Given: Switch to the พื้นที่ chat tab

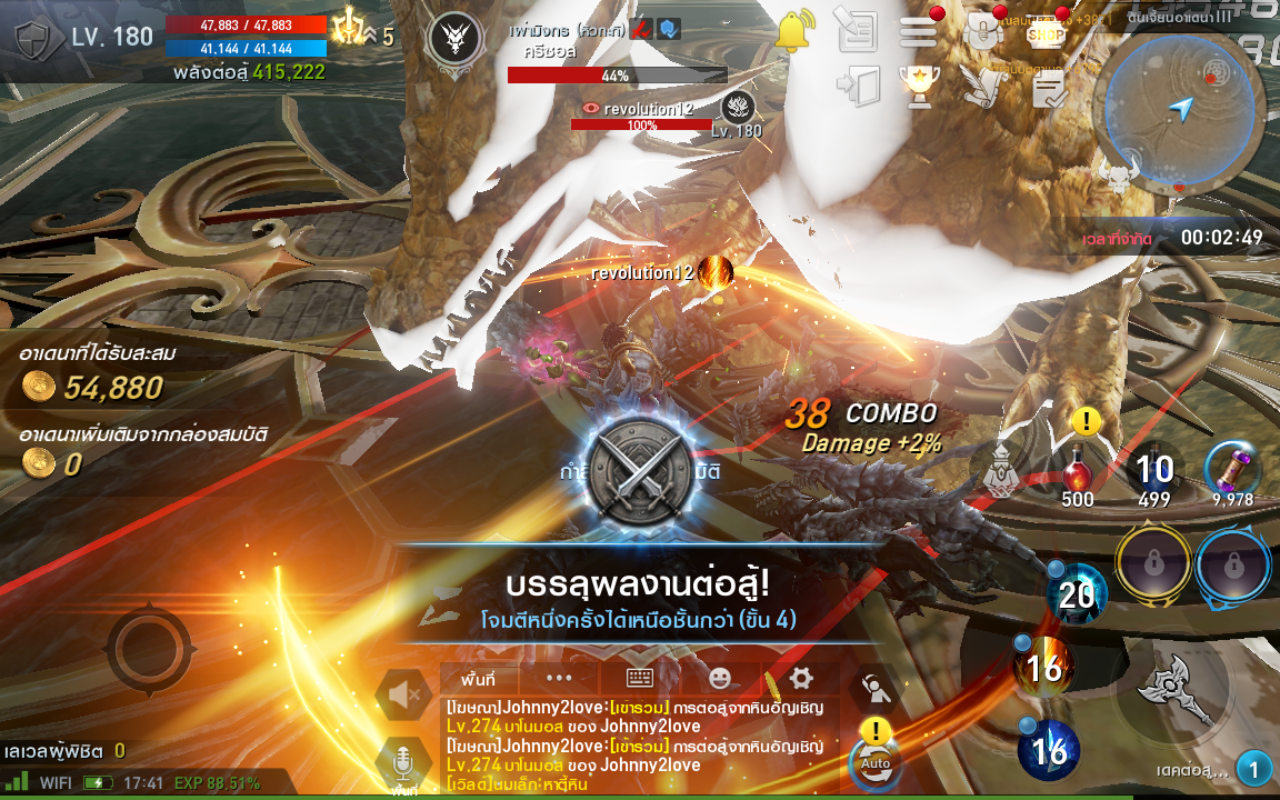Looking at the screenshot, I should click(479, 677).
